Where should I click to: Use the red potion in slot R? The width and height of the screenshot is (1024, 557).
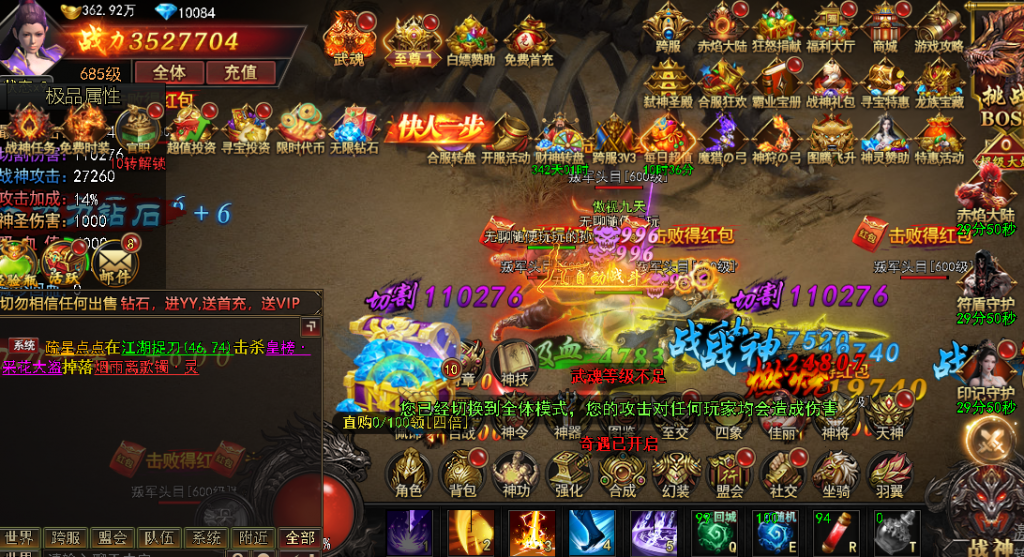click(838, 531)
